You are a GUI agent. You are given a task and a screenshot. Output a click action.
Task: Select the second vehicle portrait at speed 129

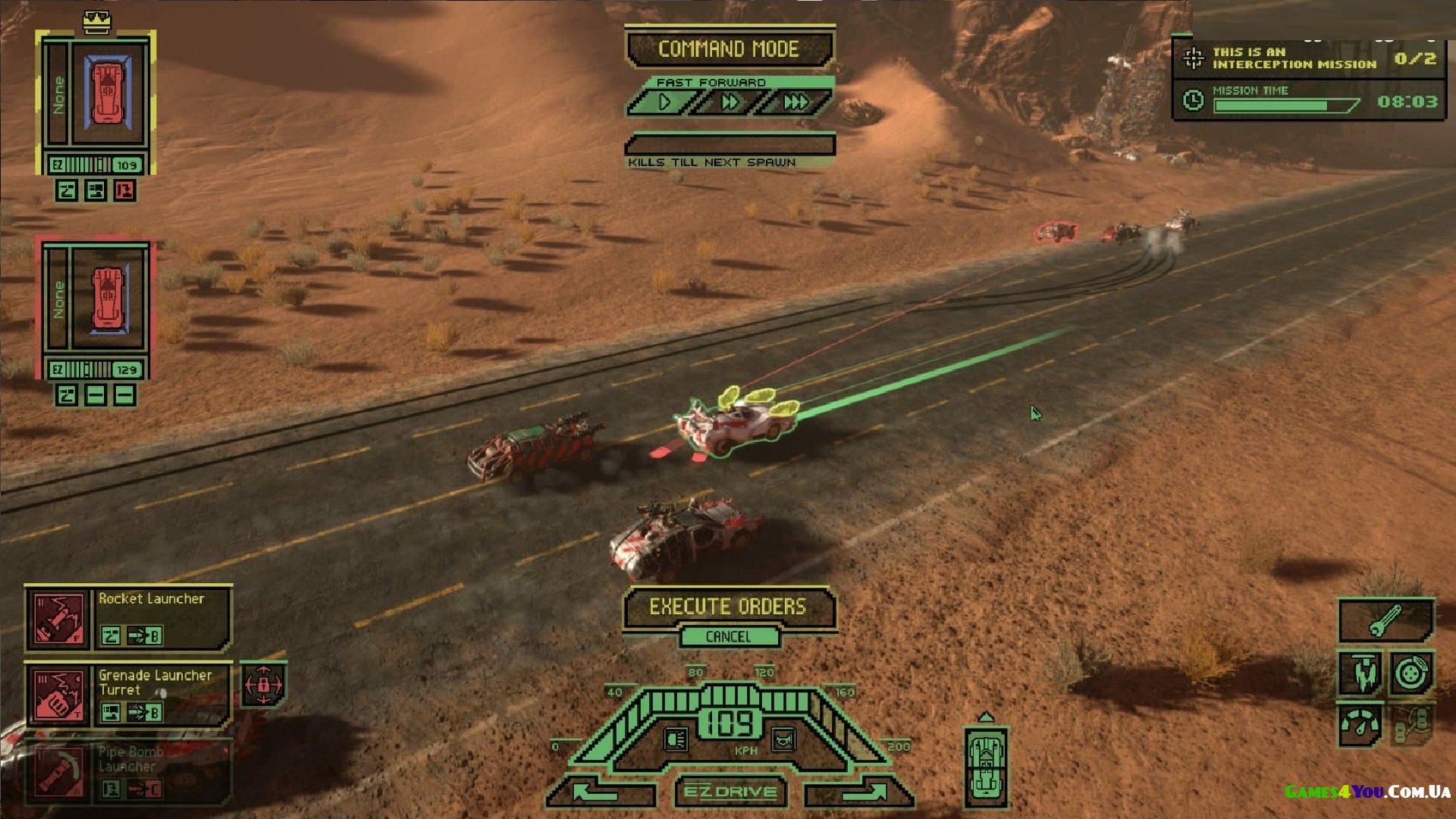tap(107, 297)
